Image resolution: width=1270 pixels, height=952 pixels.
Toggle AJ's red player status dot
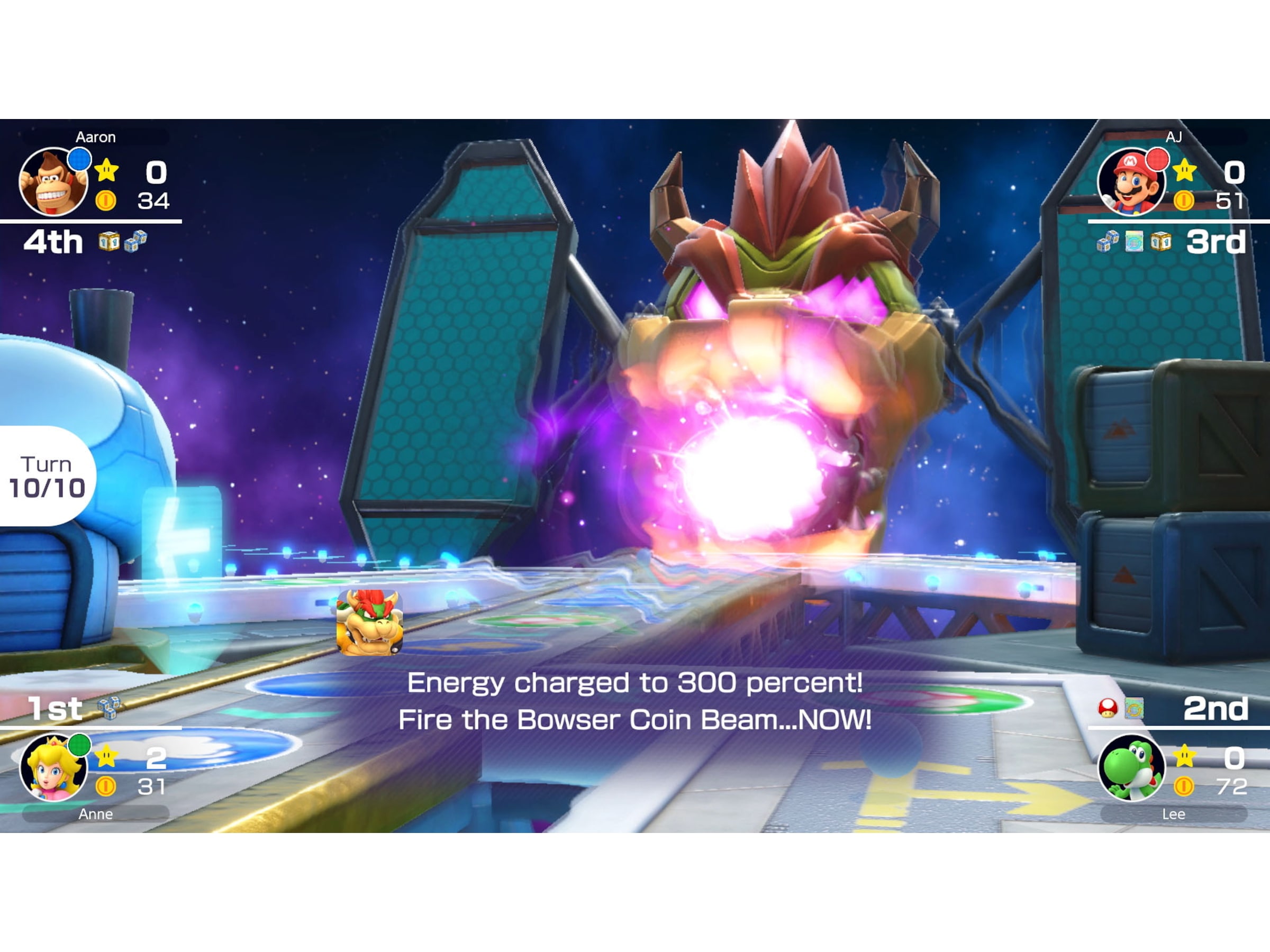[x=1157, y=160]
